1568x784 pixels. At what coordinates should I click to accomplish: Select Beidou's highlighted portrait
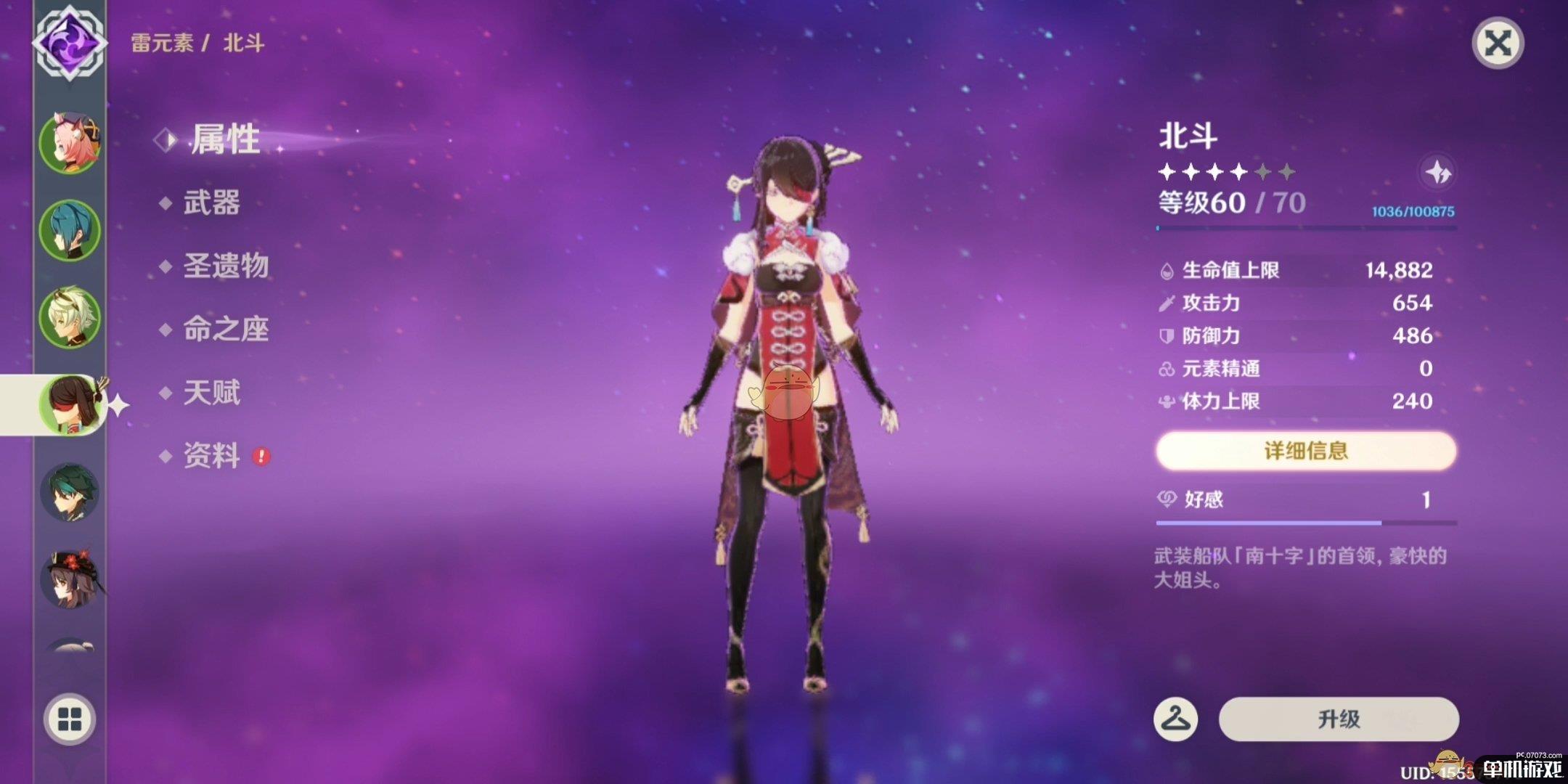pyautogui.click(x=70, y=405)
